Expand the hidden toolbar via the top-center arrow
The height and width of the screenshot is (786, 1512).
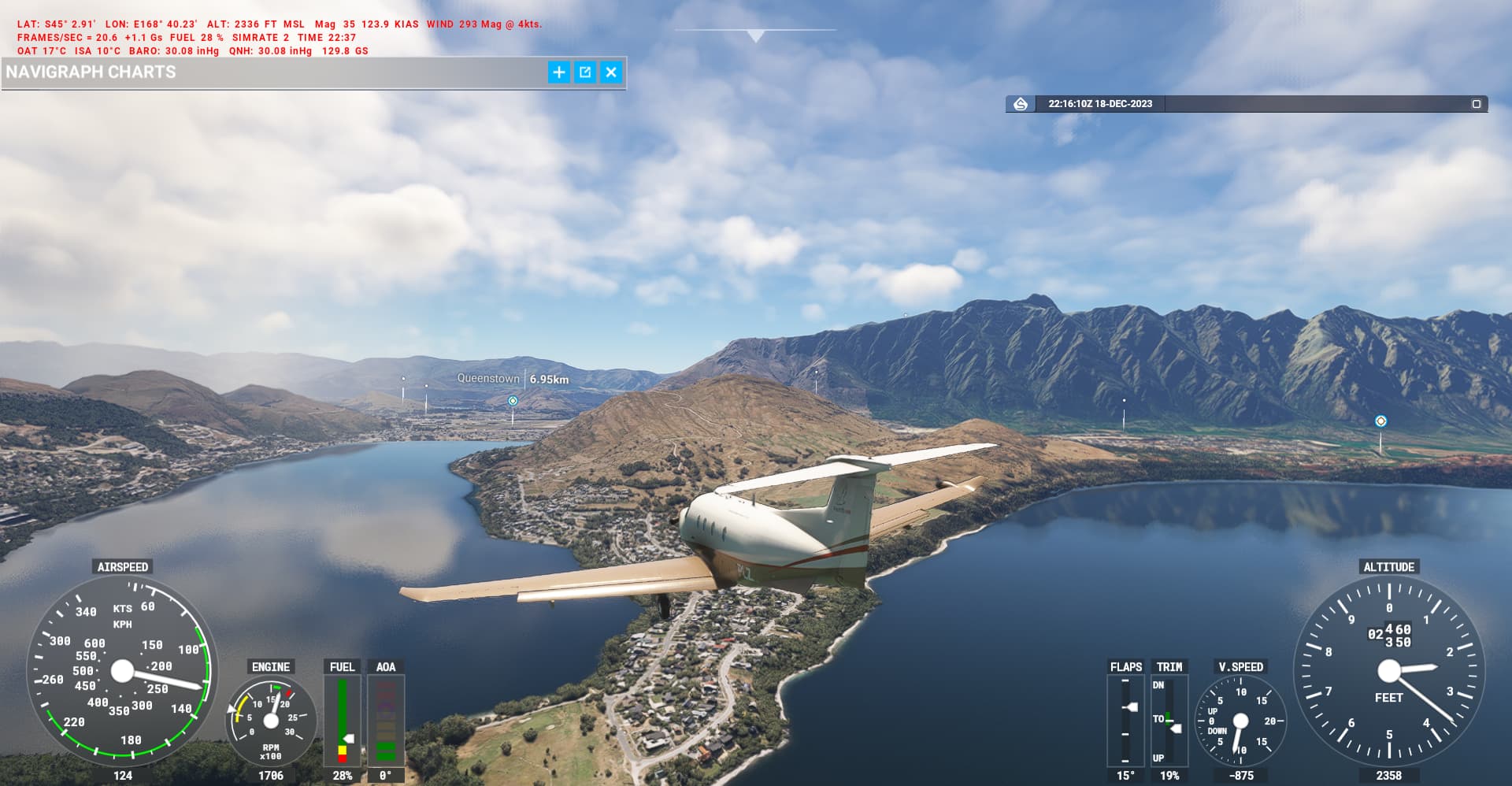[755, 34]
